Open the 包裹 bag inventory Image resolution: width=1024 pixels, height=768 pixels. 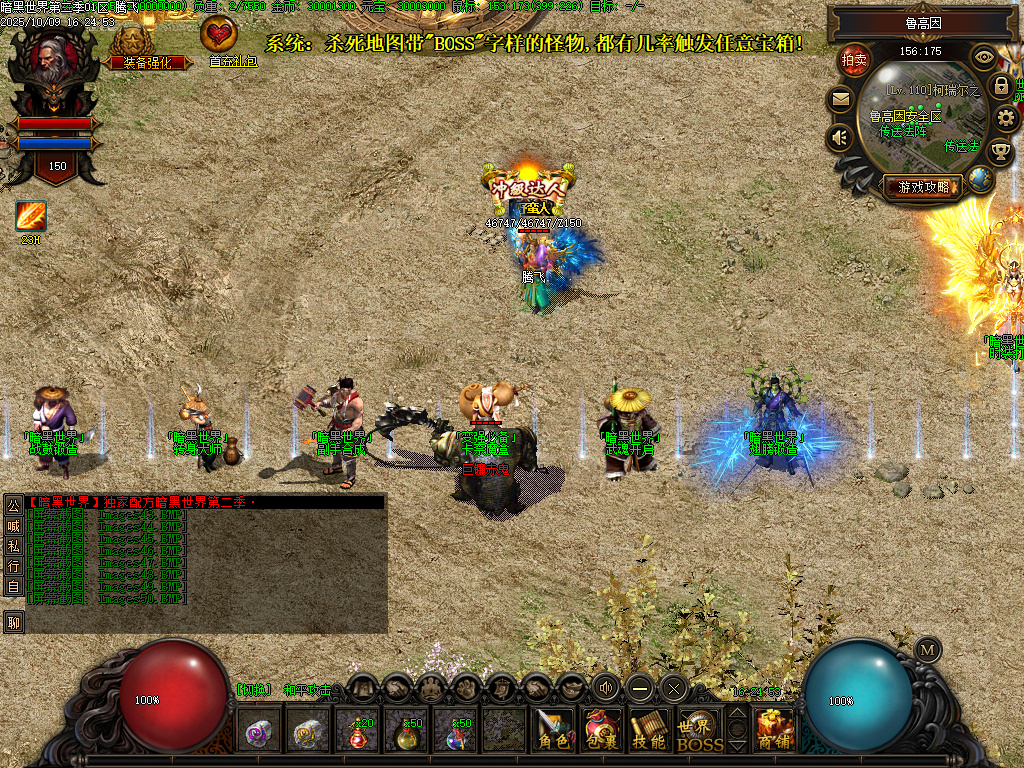point(602,728)
